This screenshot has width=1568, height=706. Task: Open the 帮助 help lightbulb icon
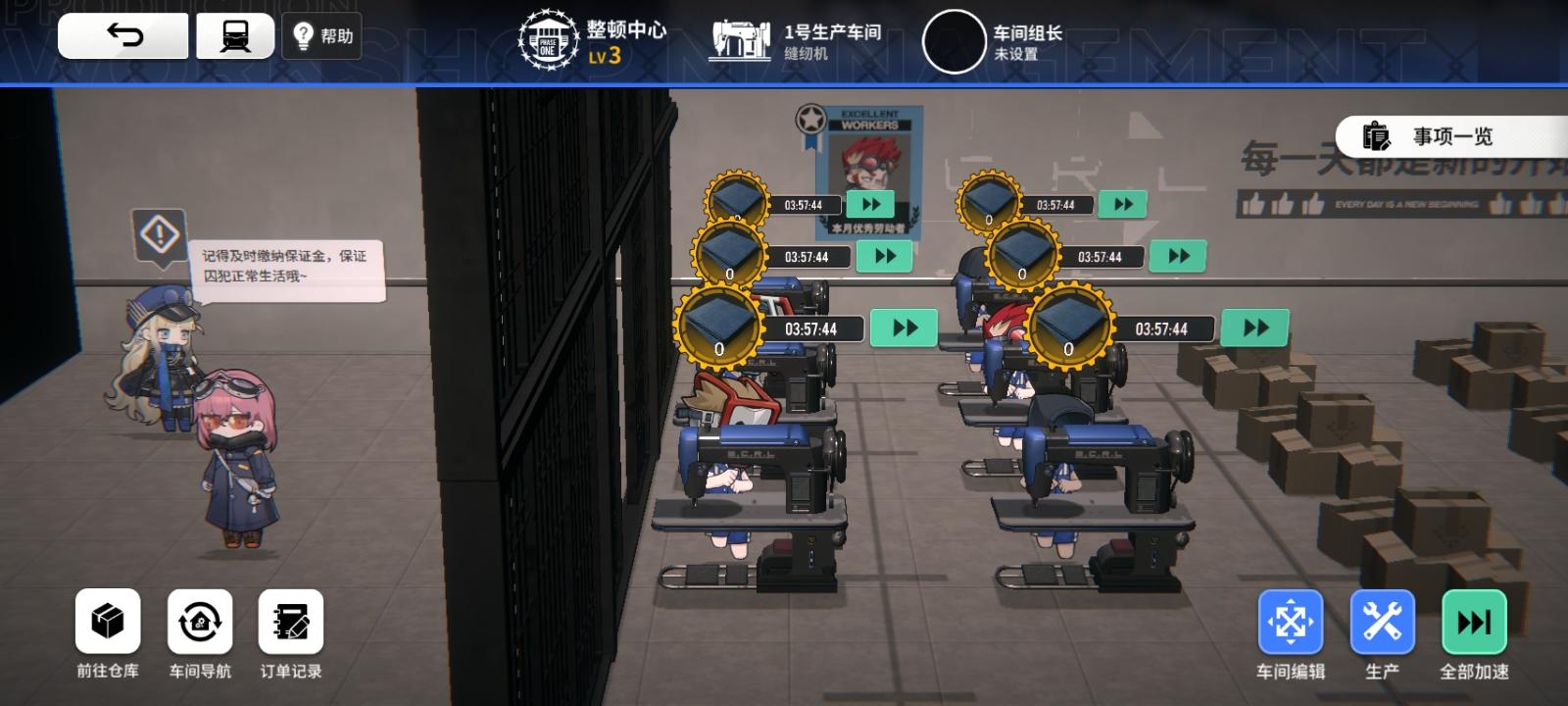[x=322, y=35]
